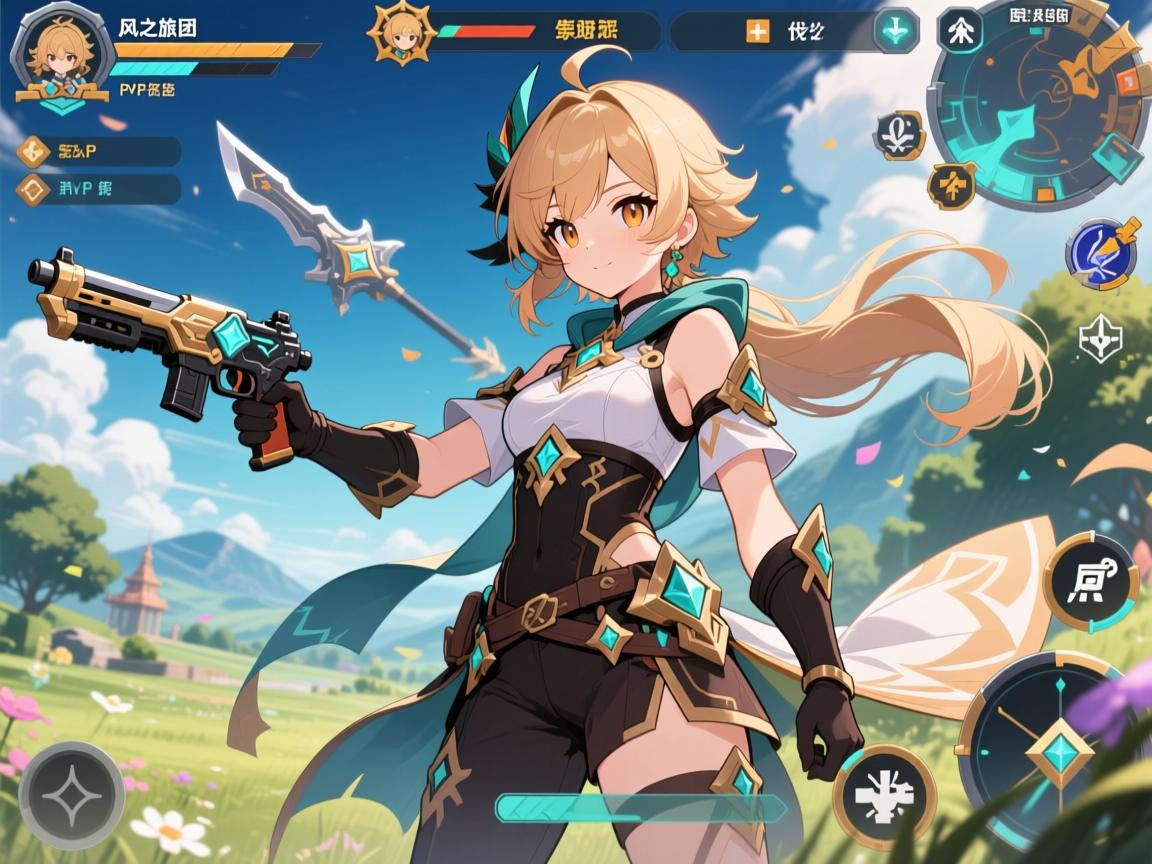This screenshot has height=864, width=1152.
Task: Tap the grey-bordered round icon beside minimap
Action: click(x=899, y=135)
